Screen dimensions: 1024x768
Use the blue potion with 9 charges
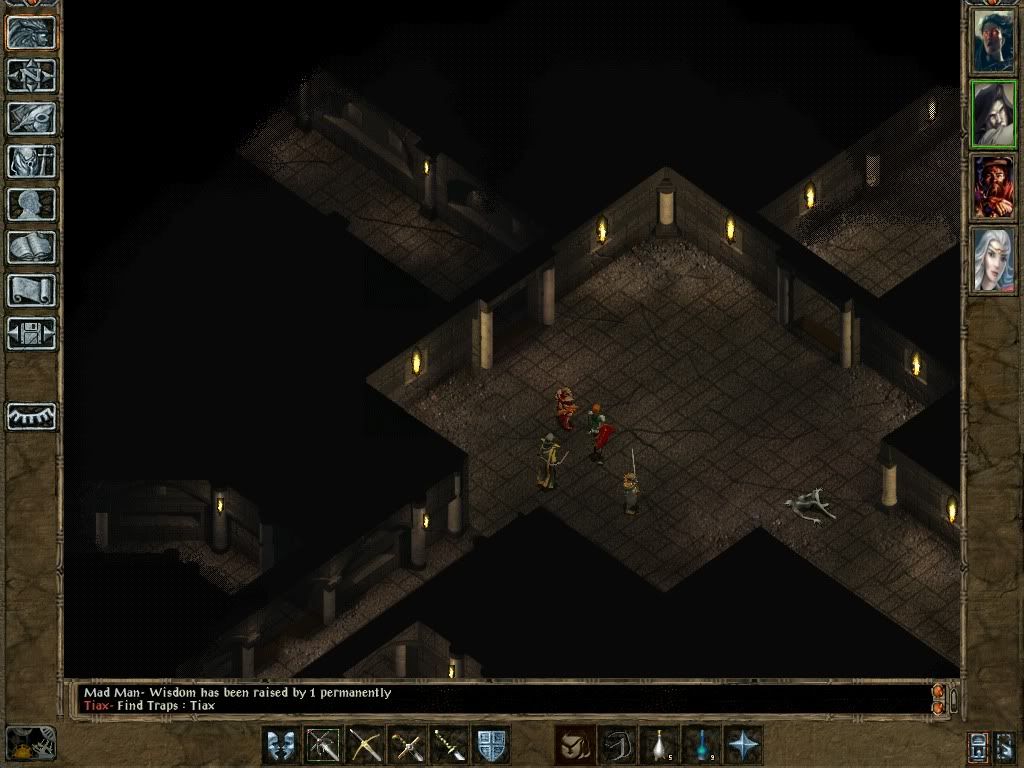click(701, 745)
